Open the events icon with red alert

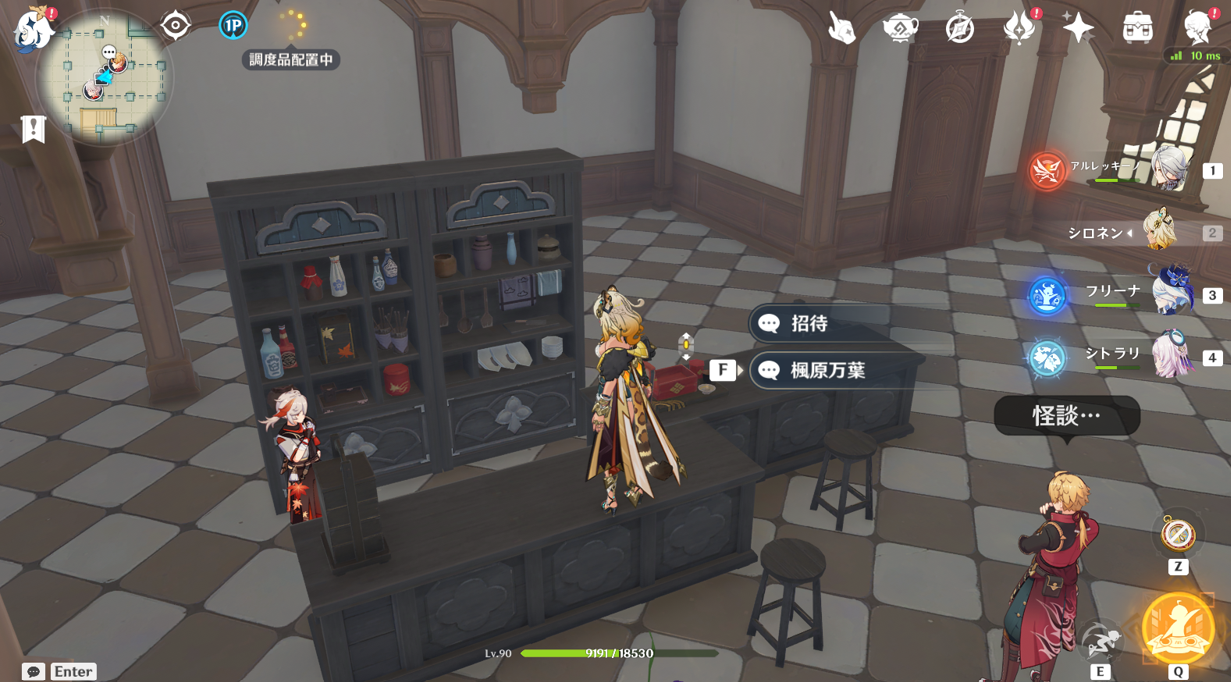tap(1019, 27)
